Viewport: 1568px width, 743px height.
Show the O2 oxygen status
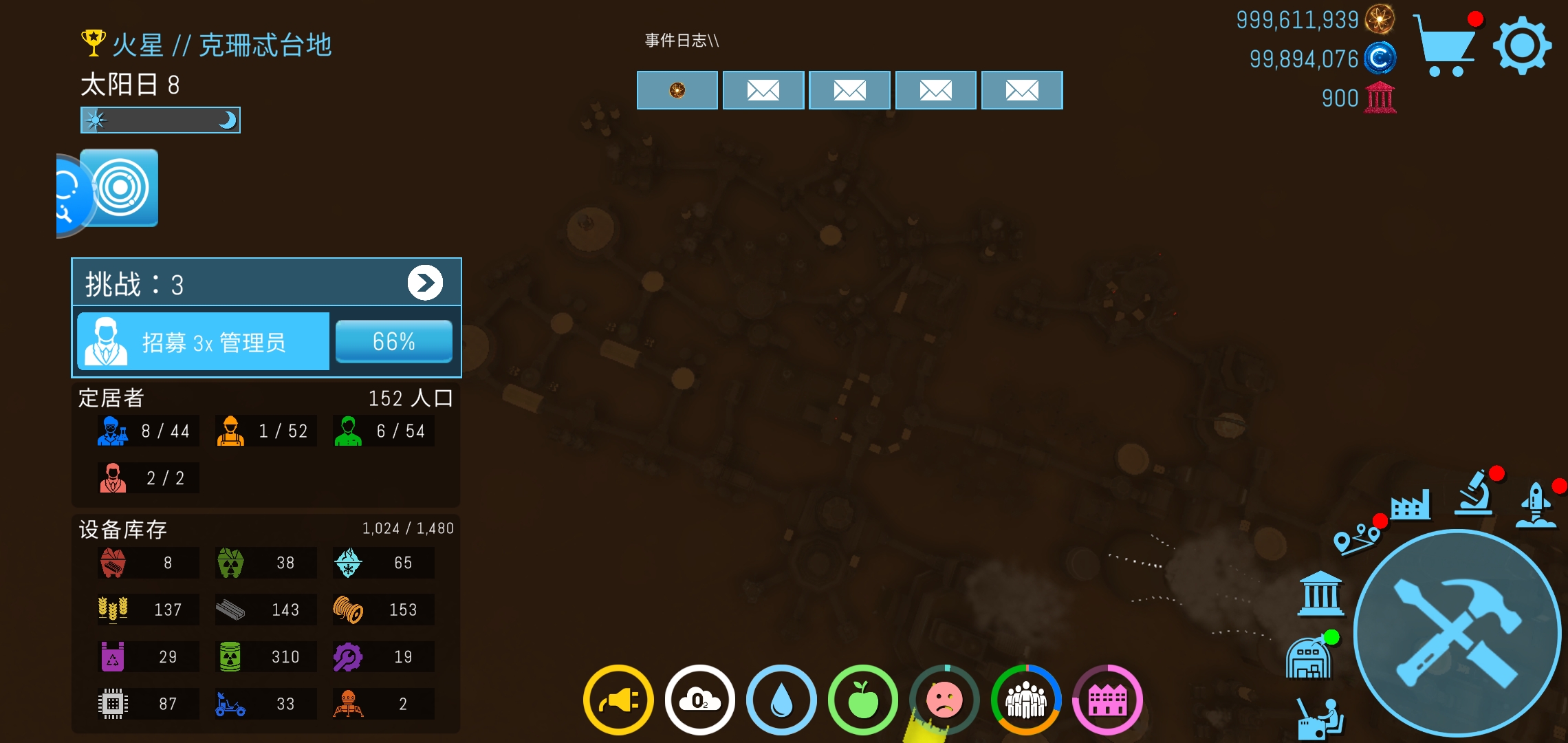[699, 700]
